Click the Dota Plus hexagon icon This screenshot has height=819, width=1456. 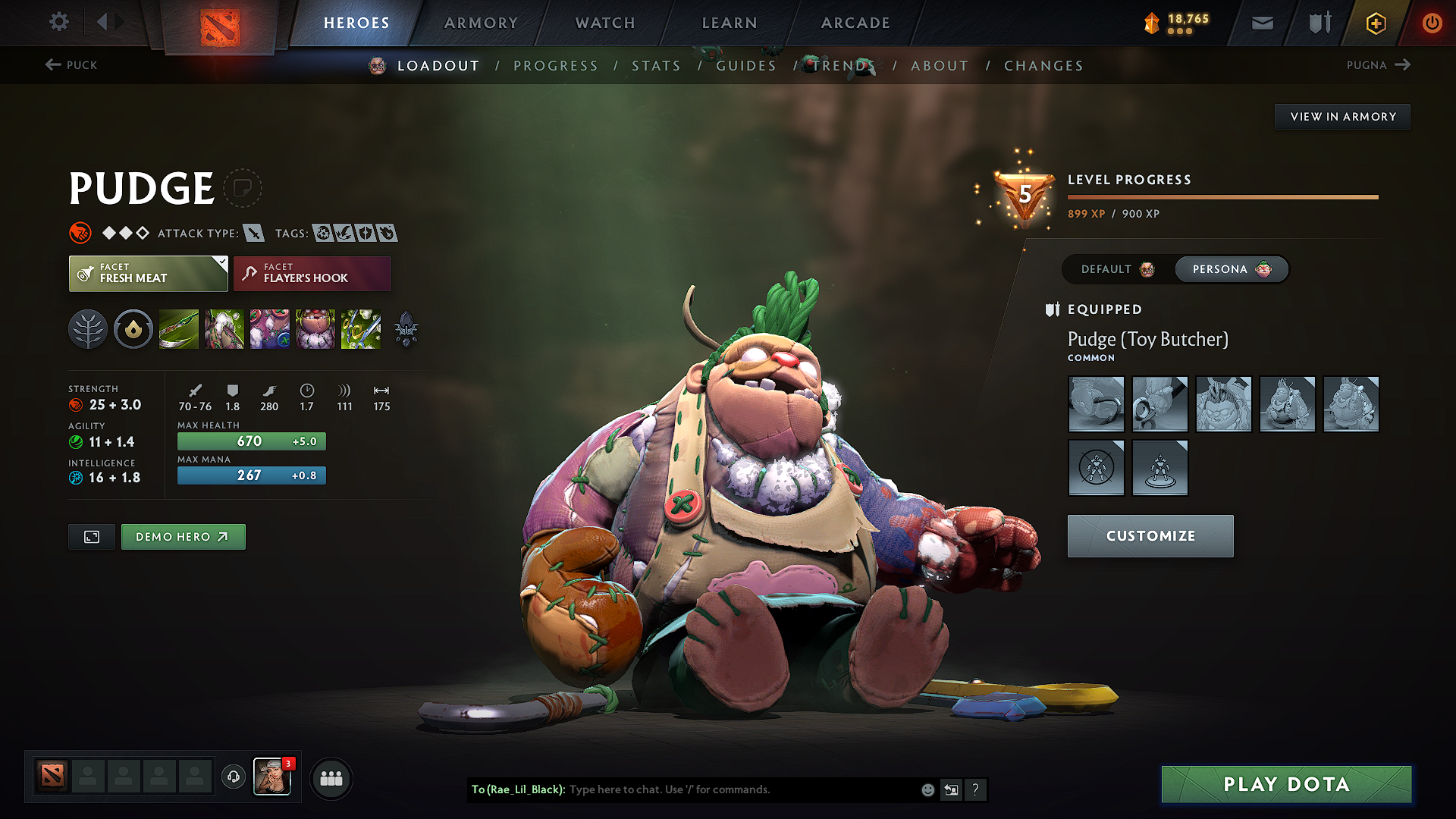pyautogui.click(x=1375, y=23)
